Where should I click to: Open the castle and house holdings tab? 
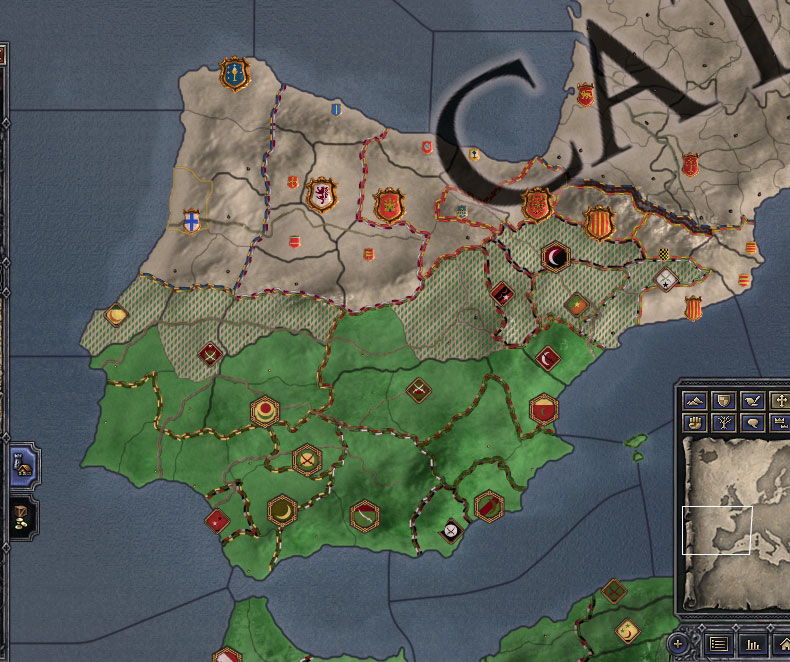click(20, 464)
